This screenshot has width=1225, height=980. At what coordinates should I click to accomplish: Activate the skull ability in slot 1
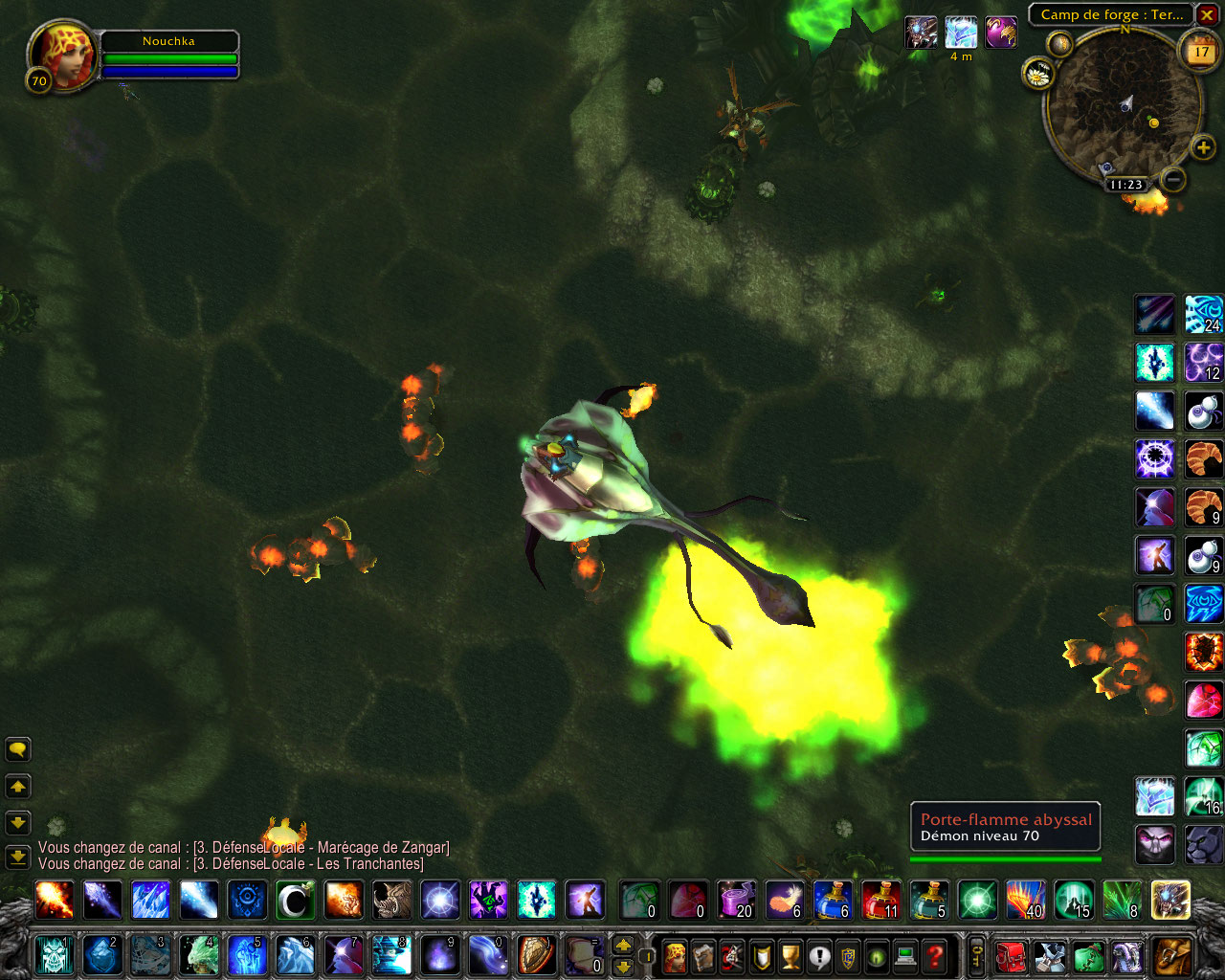(x=54, y=954)
